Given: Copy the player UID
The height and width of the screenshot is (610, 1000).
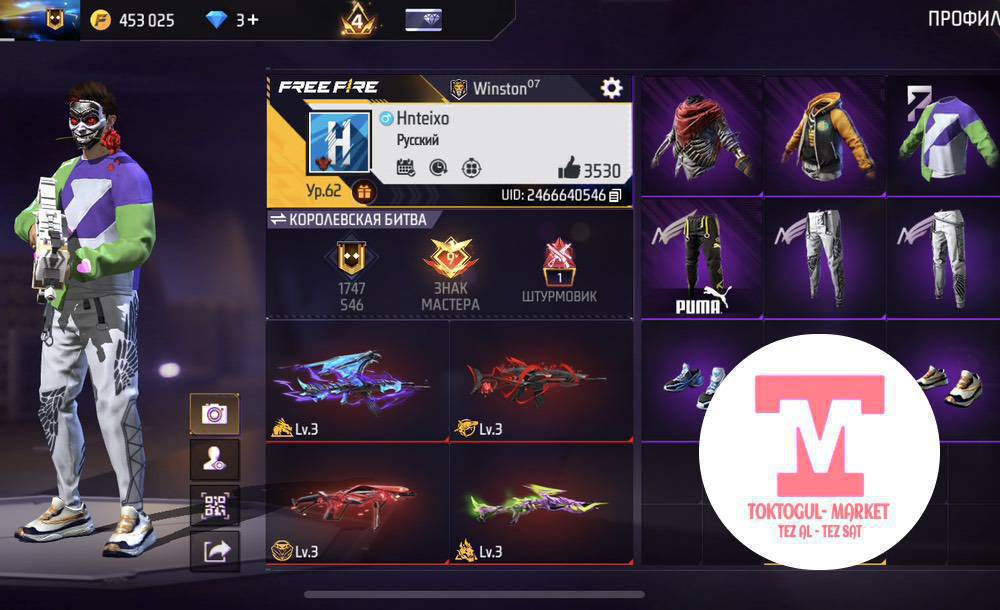Looking at the screenshot, I should [x=615, y=195].
